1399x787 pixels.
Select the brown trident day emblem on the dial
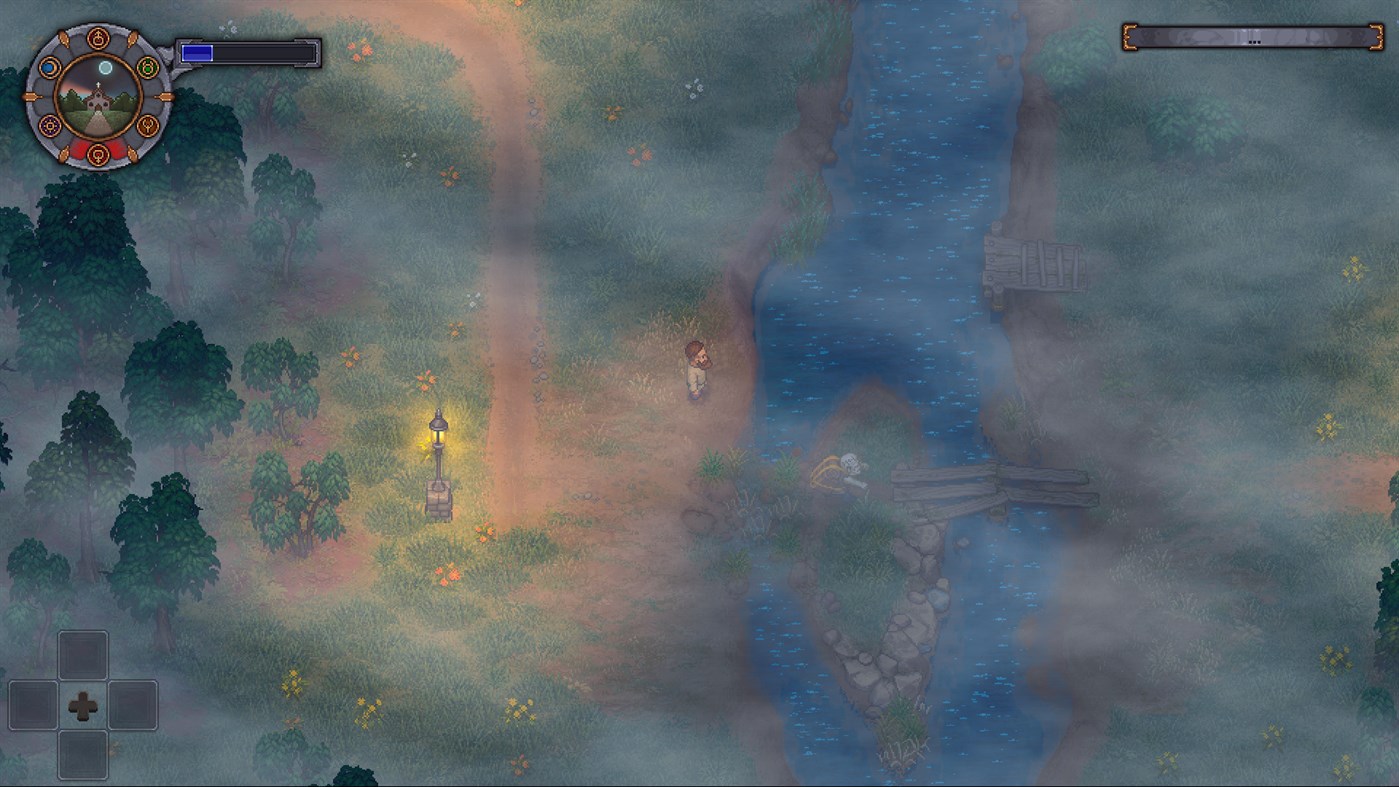(x=147, y=125)
